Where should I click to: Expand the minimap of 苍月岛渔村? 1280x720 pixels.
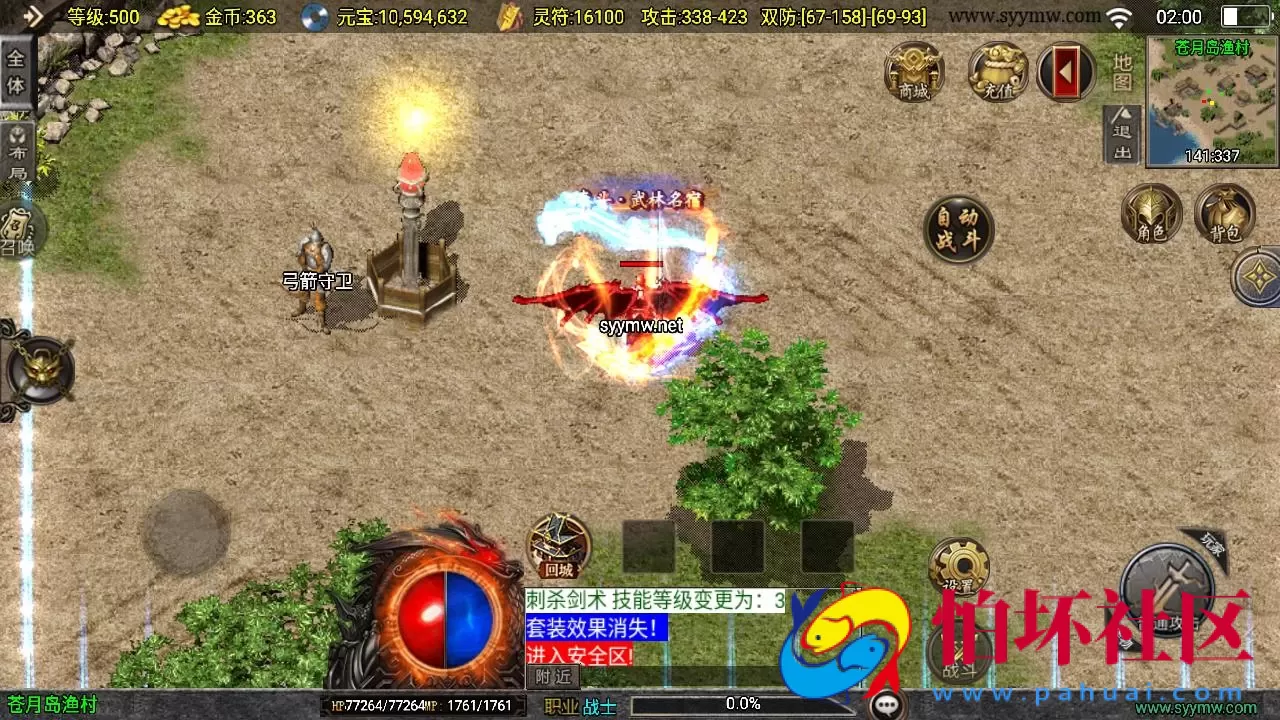click(x=1208, y=100)
